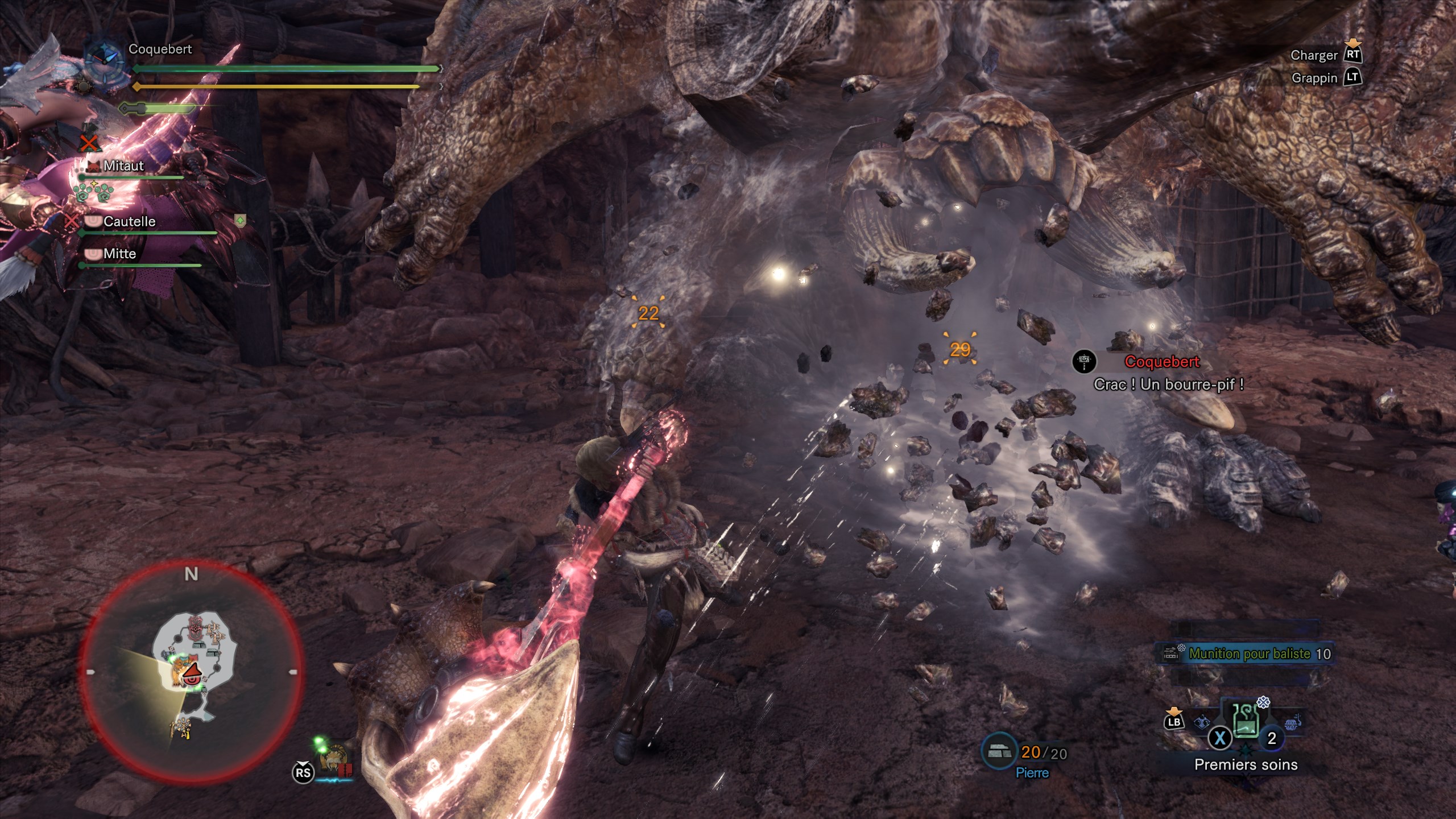Click the green arrow shield badge beside Cautelle
Viewport: 1456px width, 819px height.
pos(240,220)
